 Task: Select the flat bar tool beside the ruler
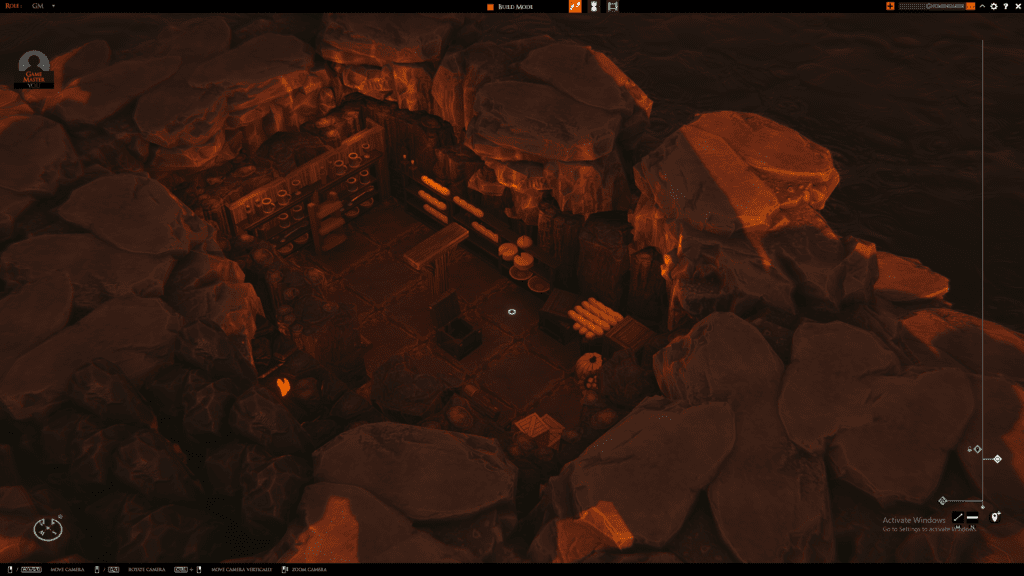972,517
